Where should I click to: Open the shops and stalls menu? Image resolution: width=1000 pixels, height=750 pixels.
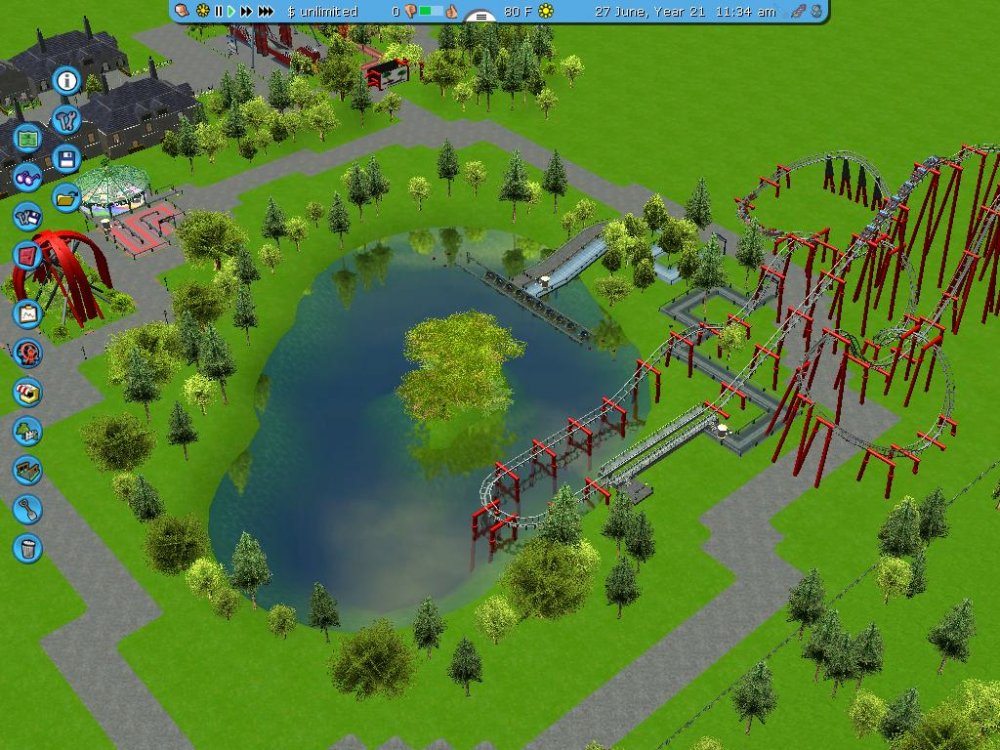(27, 391)
